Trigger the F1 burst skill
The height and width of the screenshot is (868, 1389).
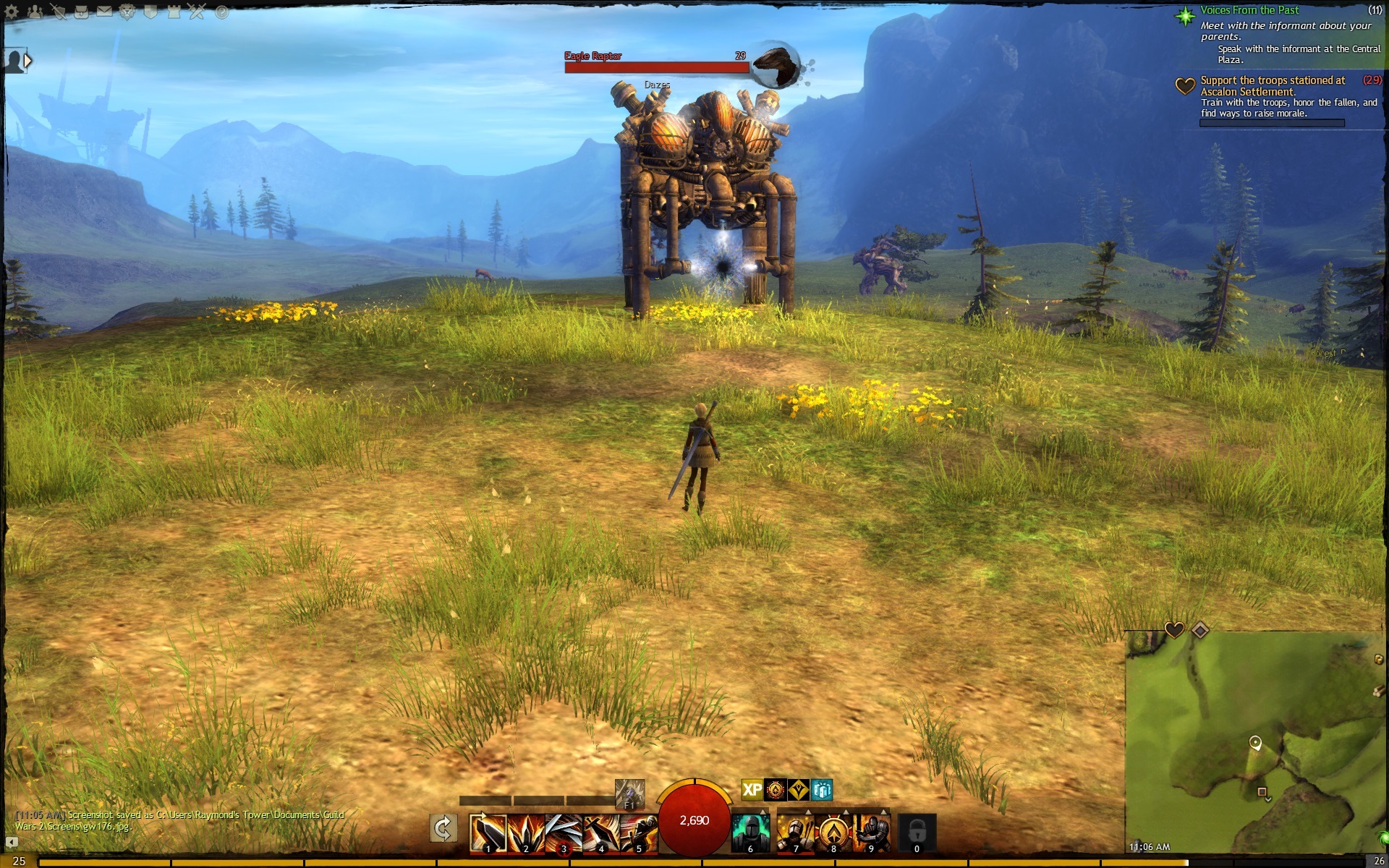click(629, 794)
